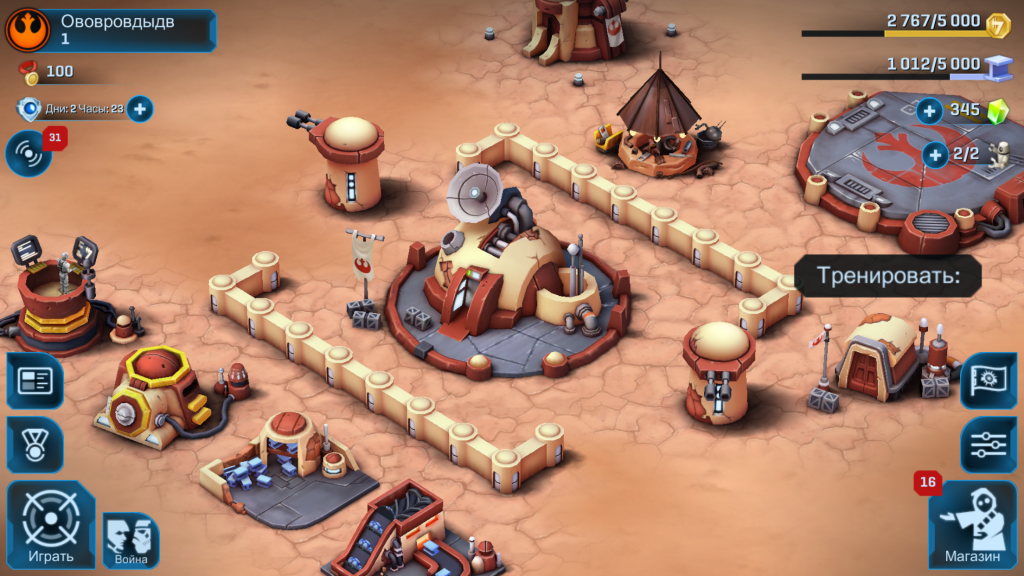Open the holonet signal icon with 31 badge
Viewport: 1024px width, 576px height.
coord(29,154)
